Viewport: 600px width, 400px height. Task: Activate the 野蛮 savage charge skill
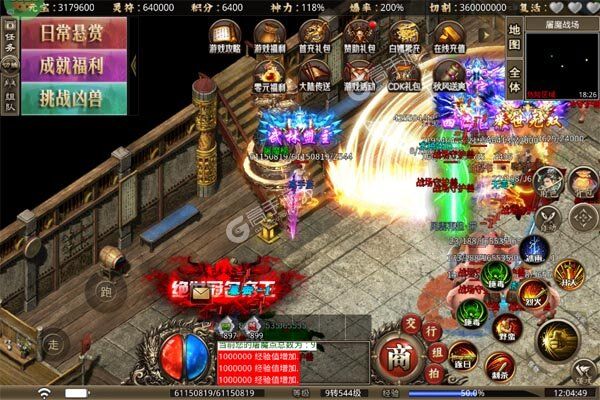pos(507,327)
